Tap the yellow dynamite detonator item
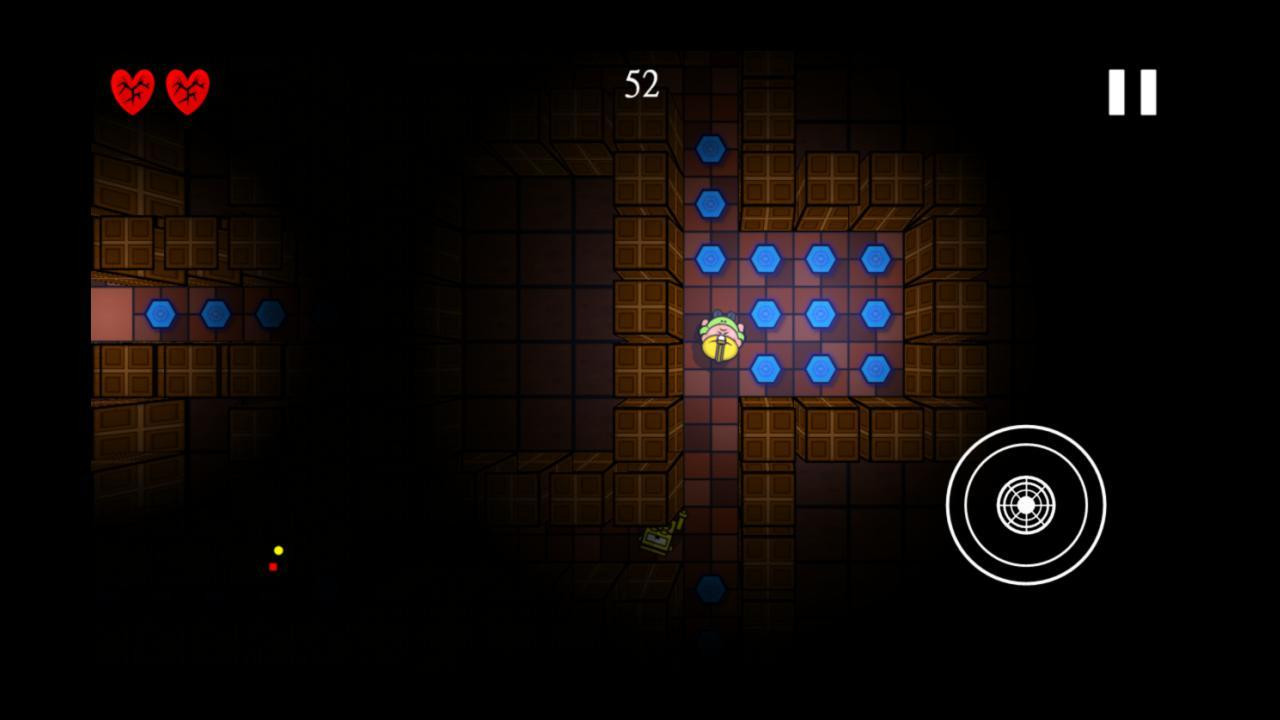Viewport: 1280px width, 720px height. (x=656, y=540)
